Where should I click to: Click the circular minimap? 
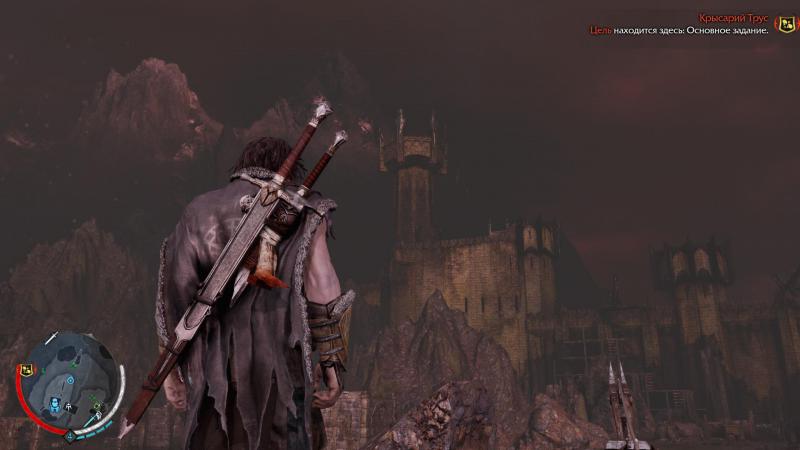click(70, 385)
